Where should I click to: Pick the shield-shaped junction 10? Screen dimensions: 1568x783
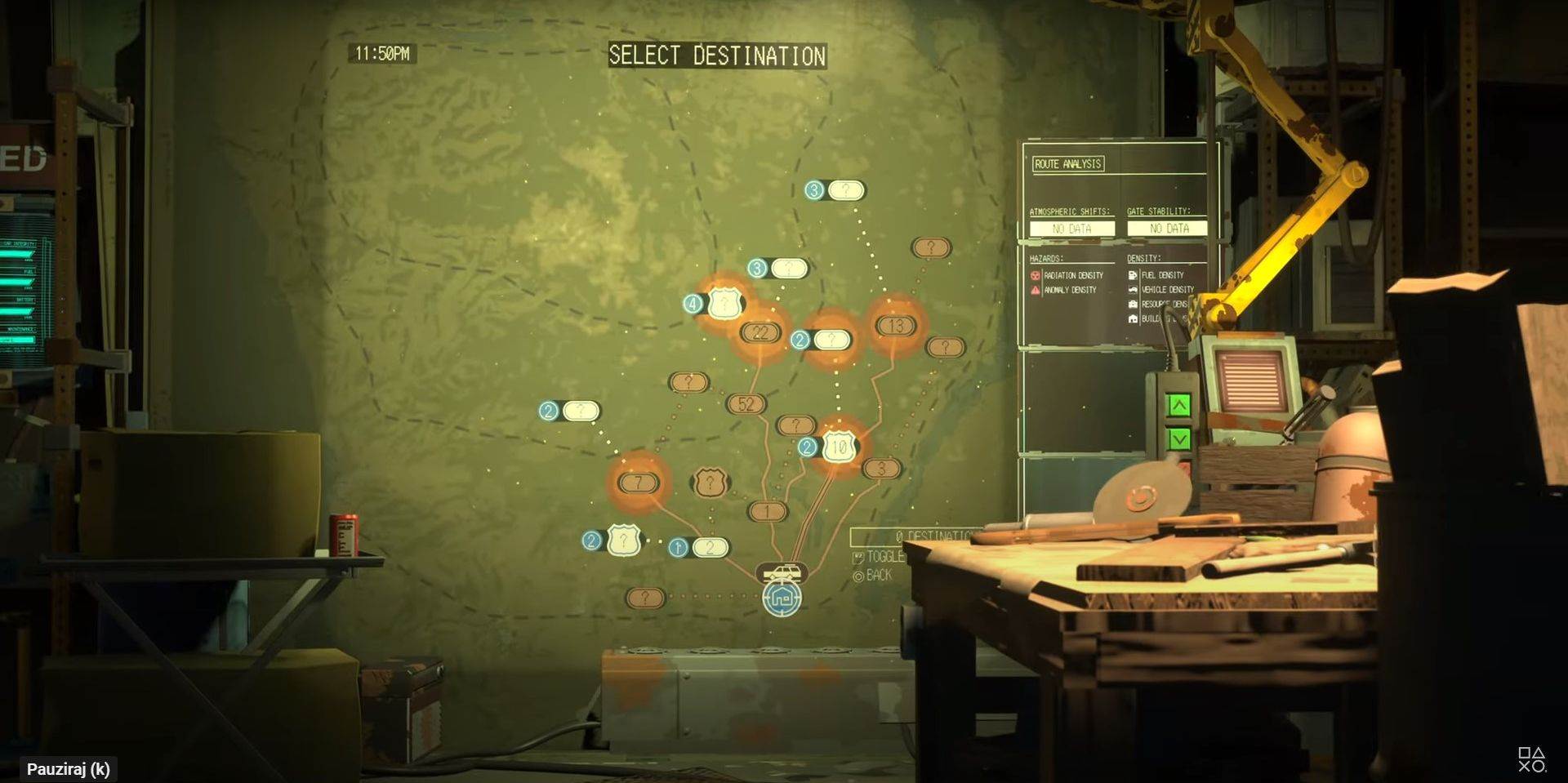[x=839, y=447]
